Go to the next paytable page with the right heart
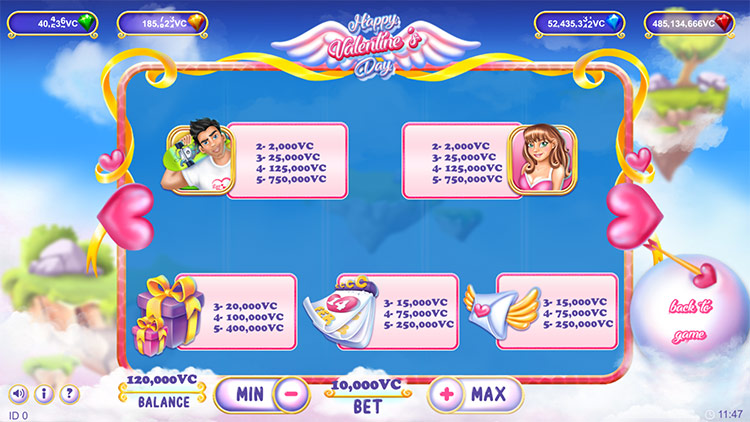The width and height of the screenshot is (750, 422). pos(631,212)
